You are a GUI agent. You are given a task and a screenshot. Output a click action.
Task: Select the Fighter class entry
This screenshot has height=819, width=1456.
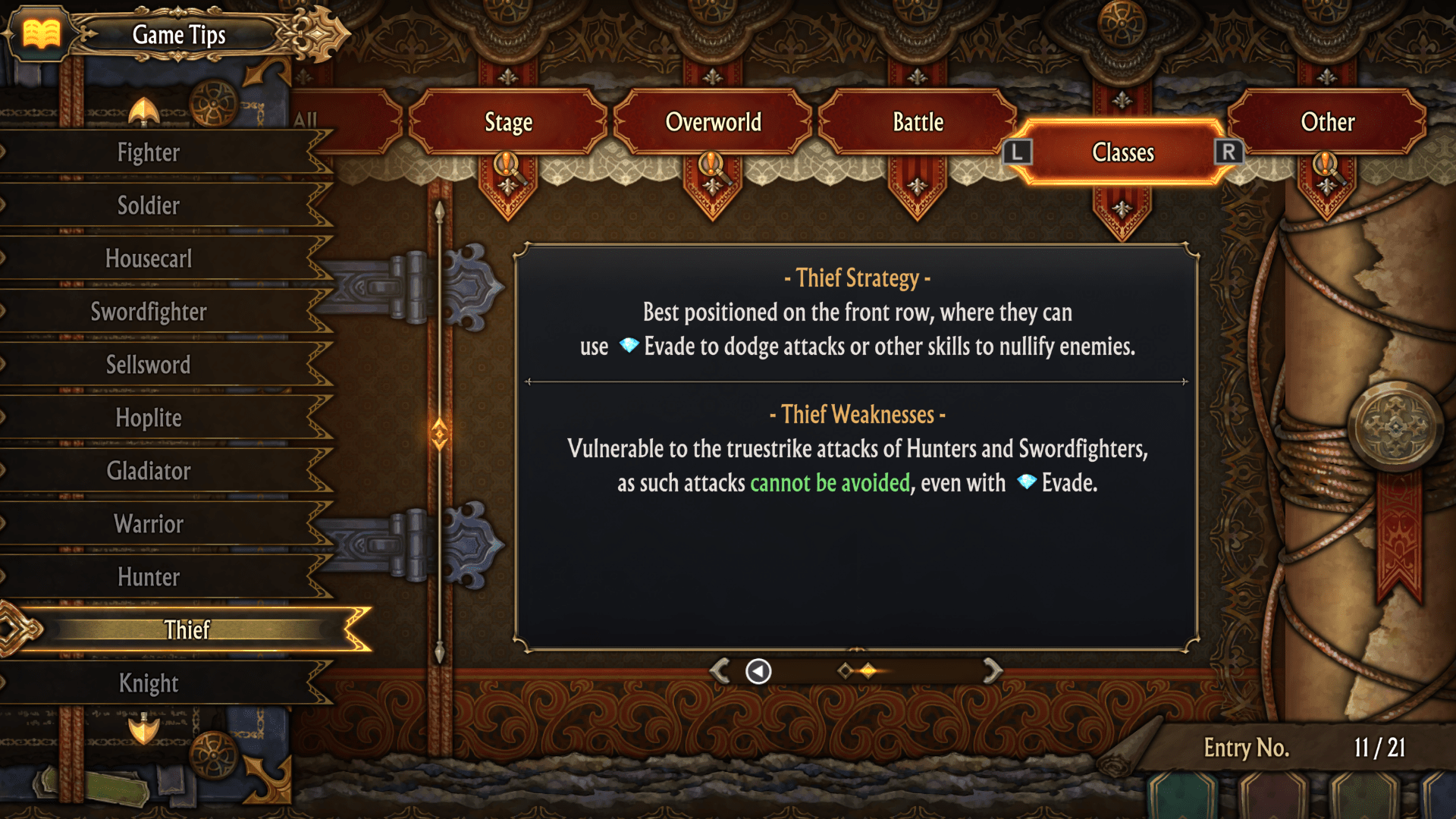click(x=149, y=152)
